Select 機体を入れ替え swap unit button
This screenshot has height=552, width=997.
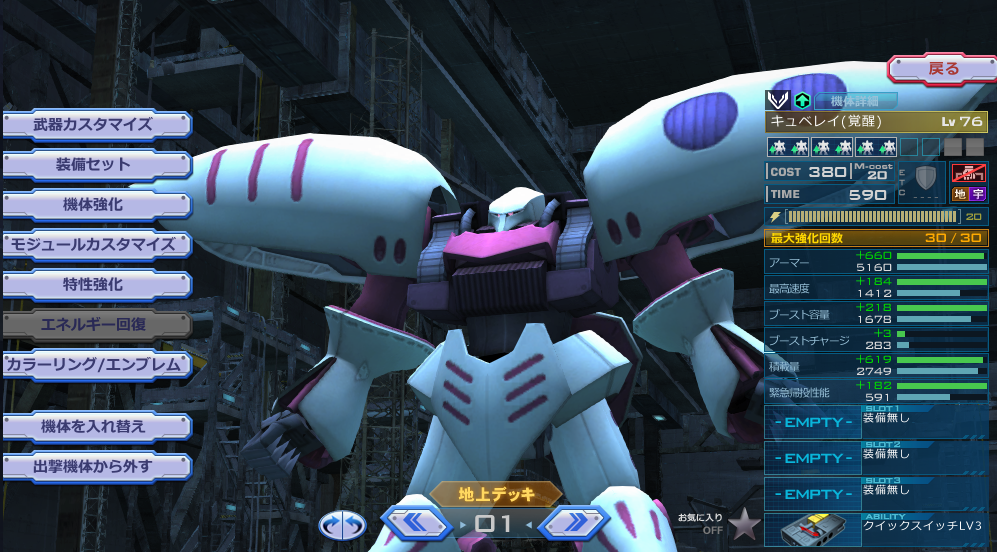pyautogui.click(x=94, y=427)
